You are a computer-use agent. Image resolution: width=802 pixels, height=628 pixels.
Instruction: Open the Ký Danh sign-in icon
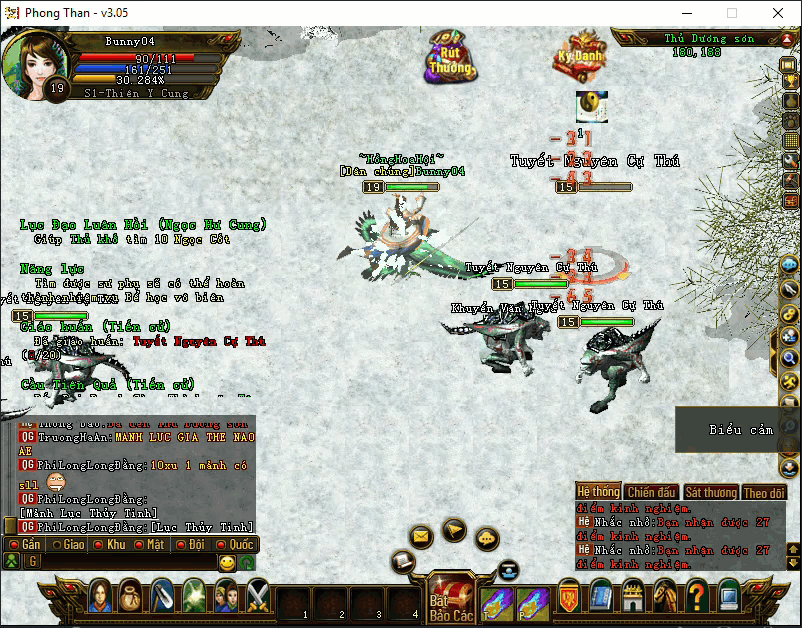coord(581,55)
